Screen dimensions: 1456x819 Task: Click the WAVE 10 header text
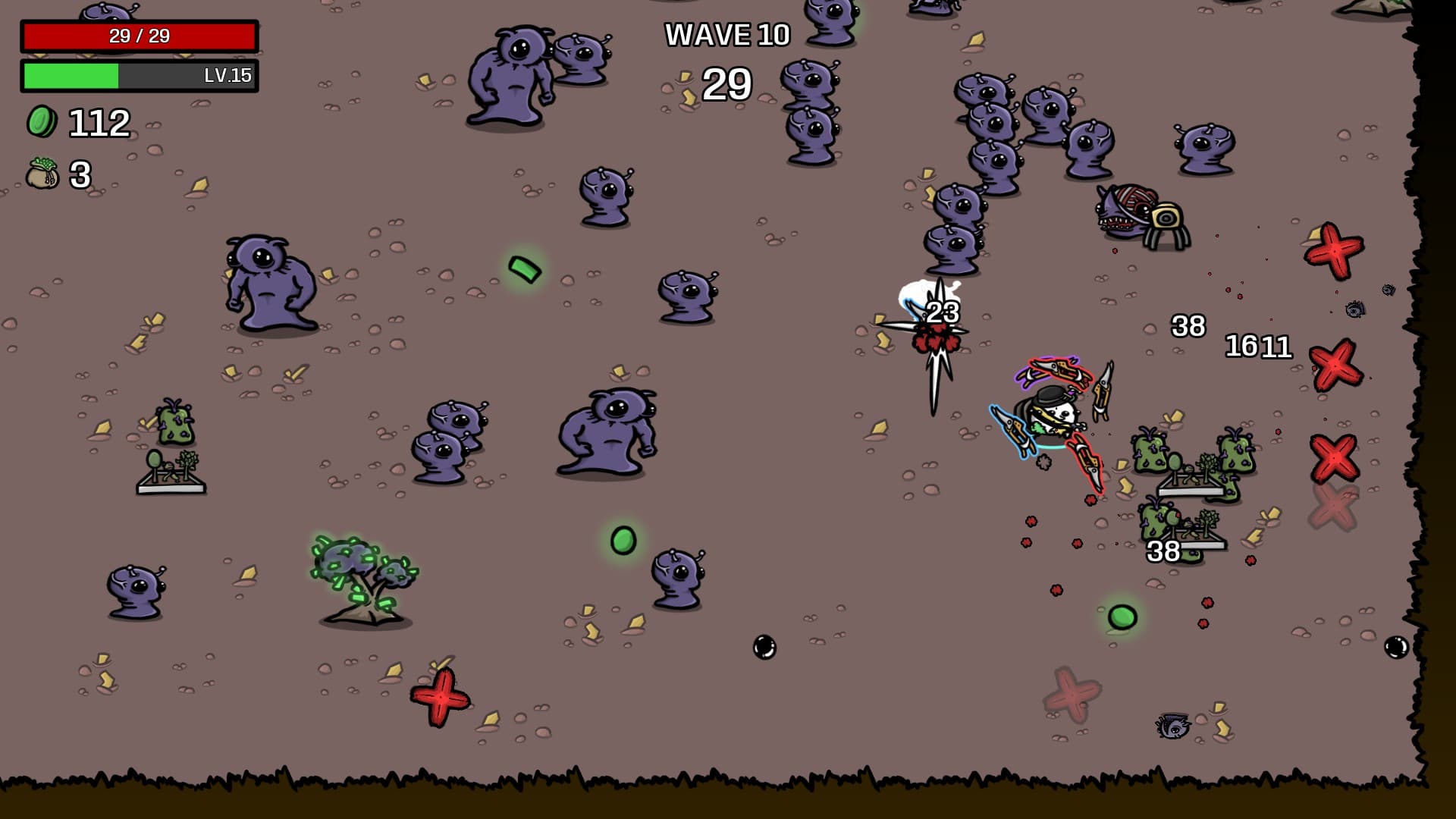click(726, 34)
